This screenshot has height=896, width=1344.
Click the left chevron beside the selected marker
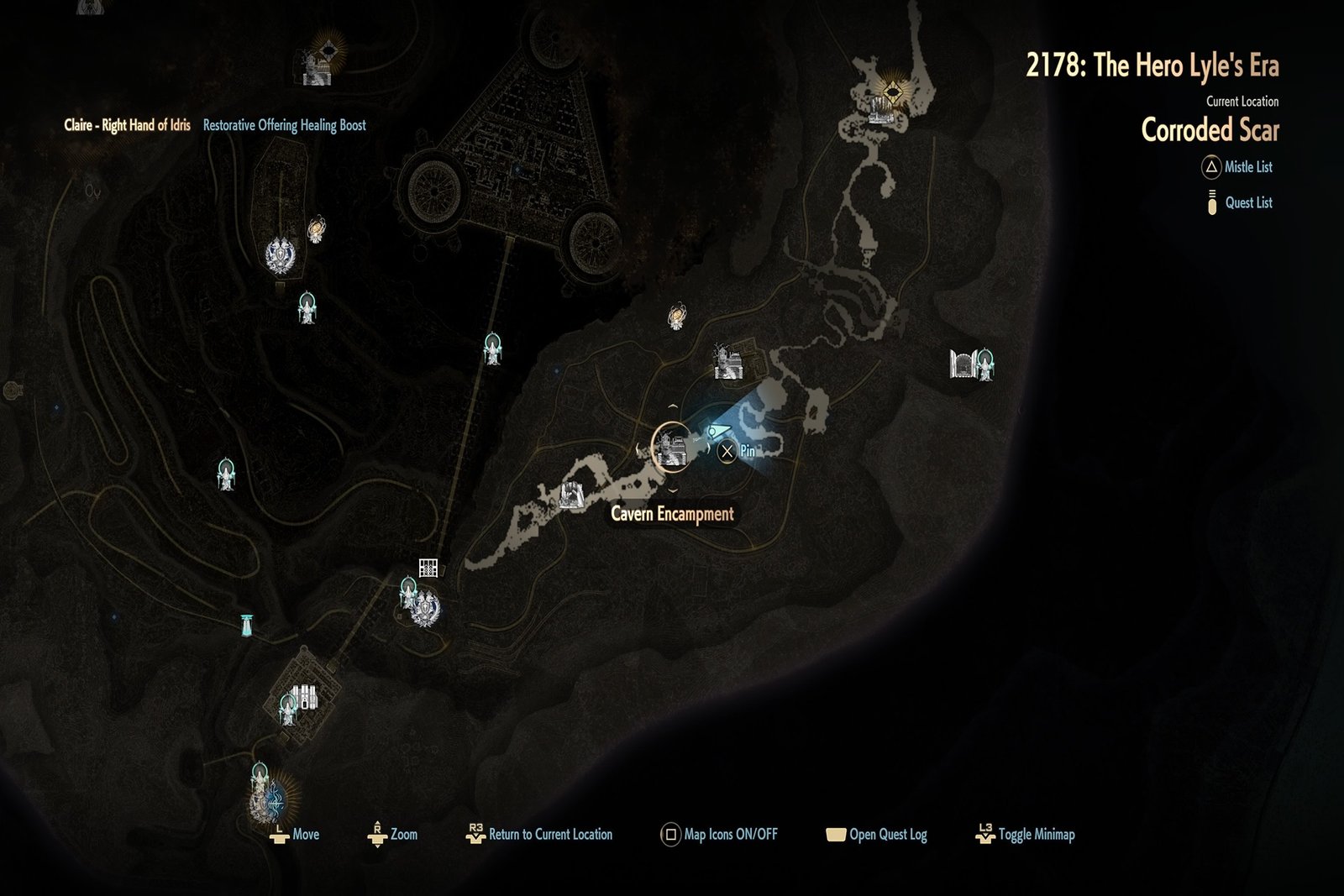pos(638,448)
